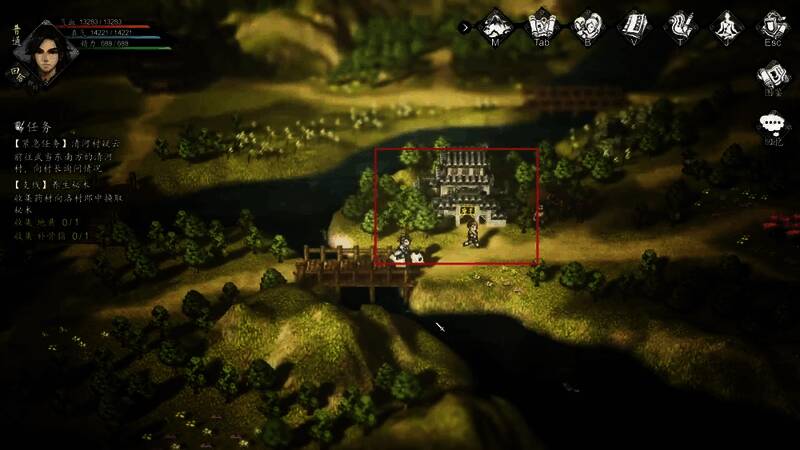Open the scroll icon labeled Tab
The width and height of the screenshot is (800, 450).
click(542, 24)
